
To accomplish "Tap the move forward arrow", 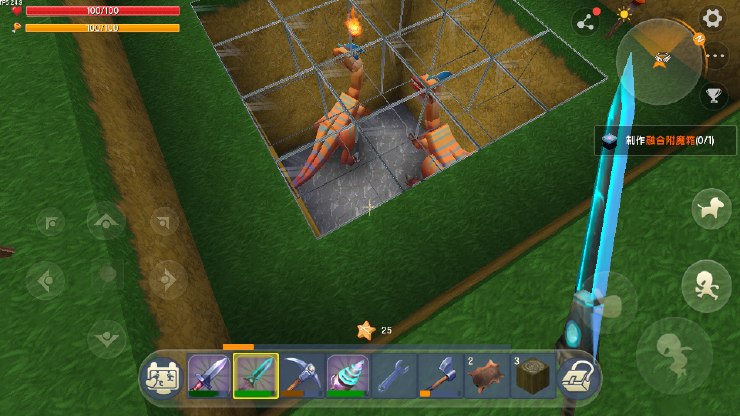I will [x=106, y=222].
